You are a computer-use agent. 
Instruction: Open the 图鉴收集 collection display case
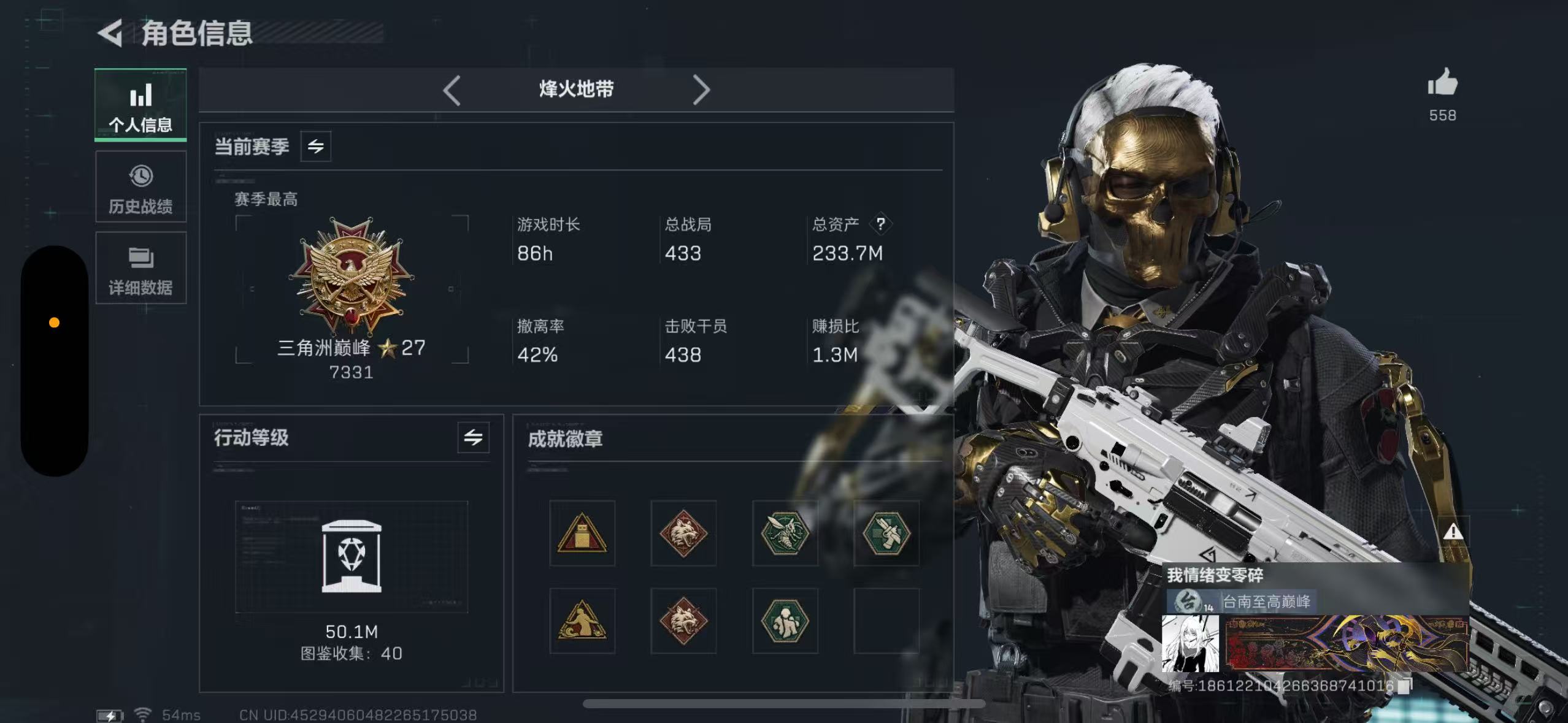coord(352,556)
